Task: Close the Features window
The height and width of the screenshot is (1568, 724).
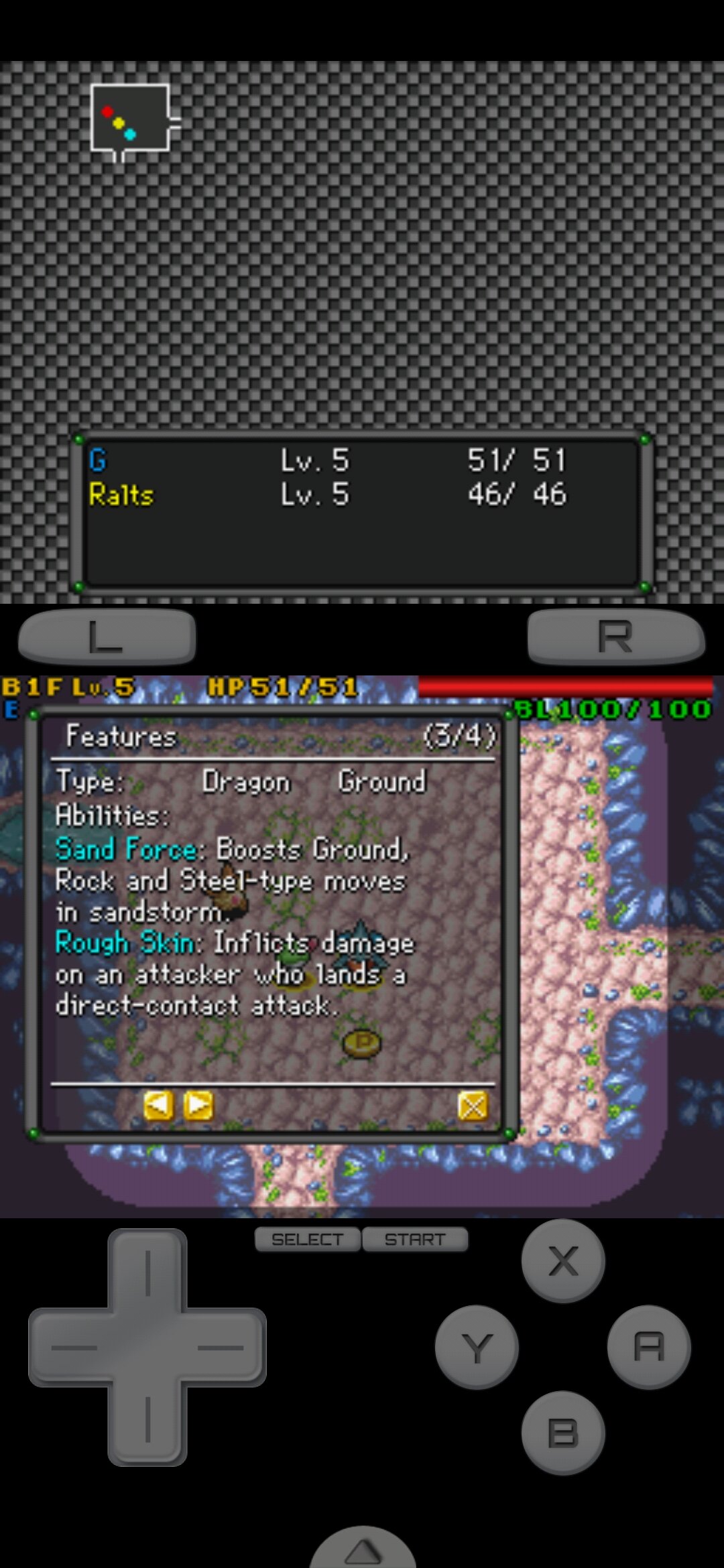Action: 473,1106
